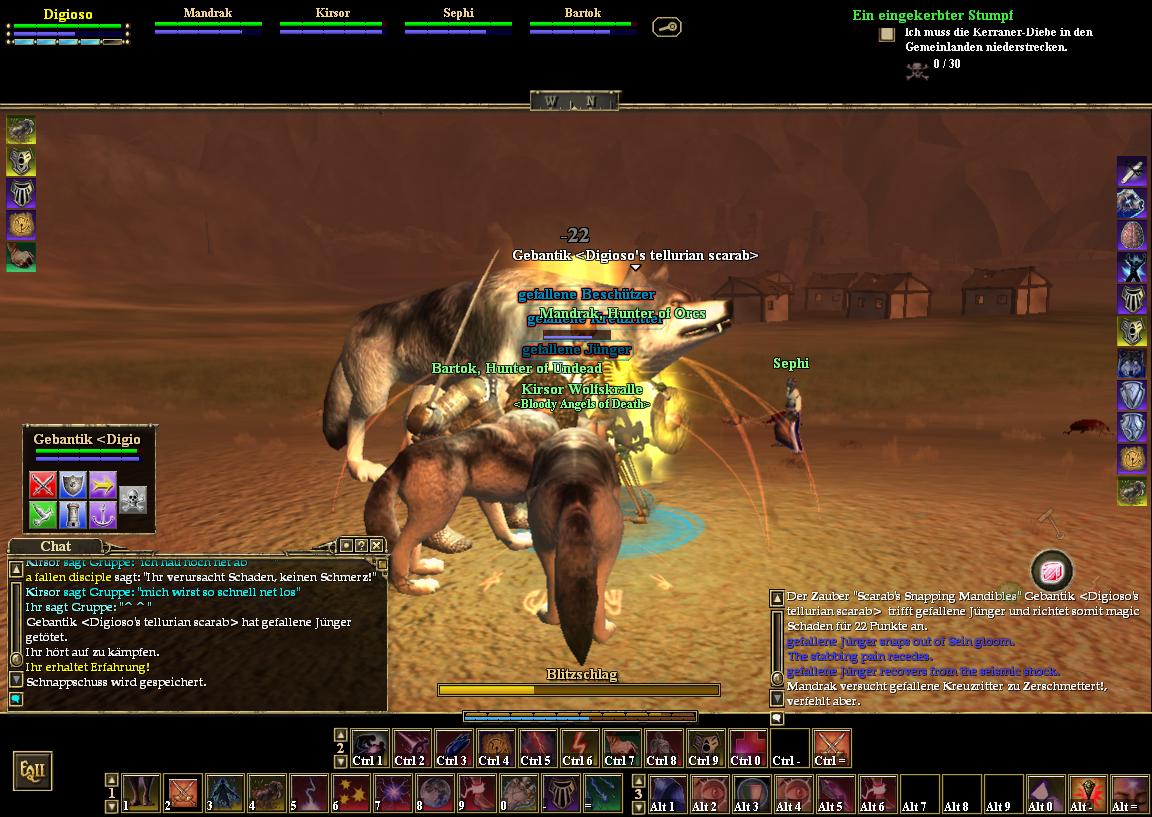Open the EQII main menu button

coord(31,771)
